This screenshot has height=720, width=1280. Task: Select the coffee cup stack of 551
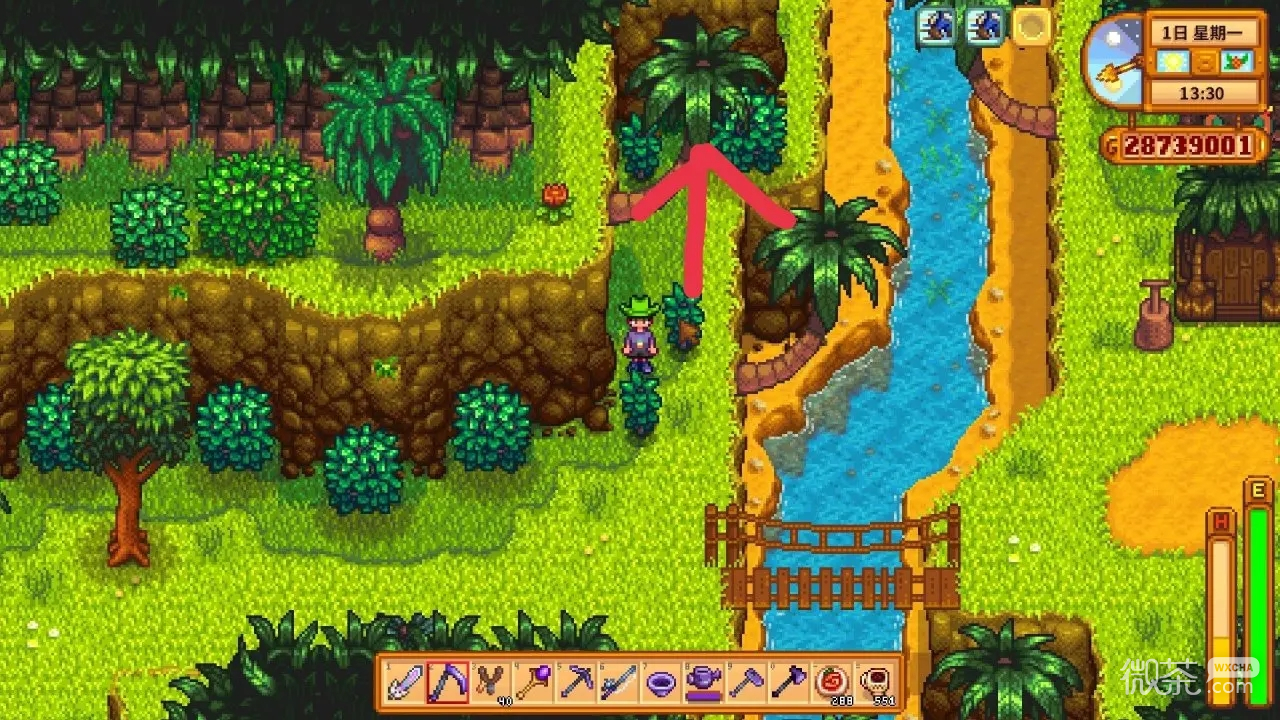pyautogui.click(x=874, y=683)
